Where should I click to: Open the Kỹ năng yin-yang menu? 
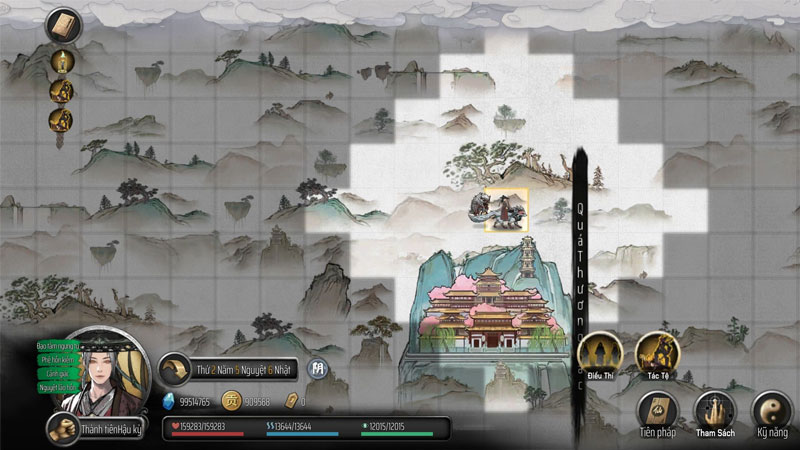point(769,411)
